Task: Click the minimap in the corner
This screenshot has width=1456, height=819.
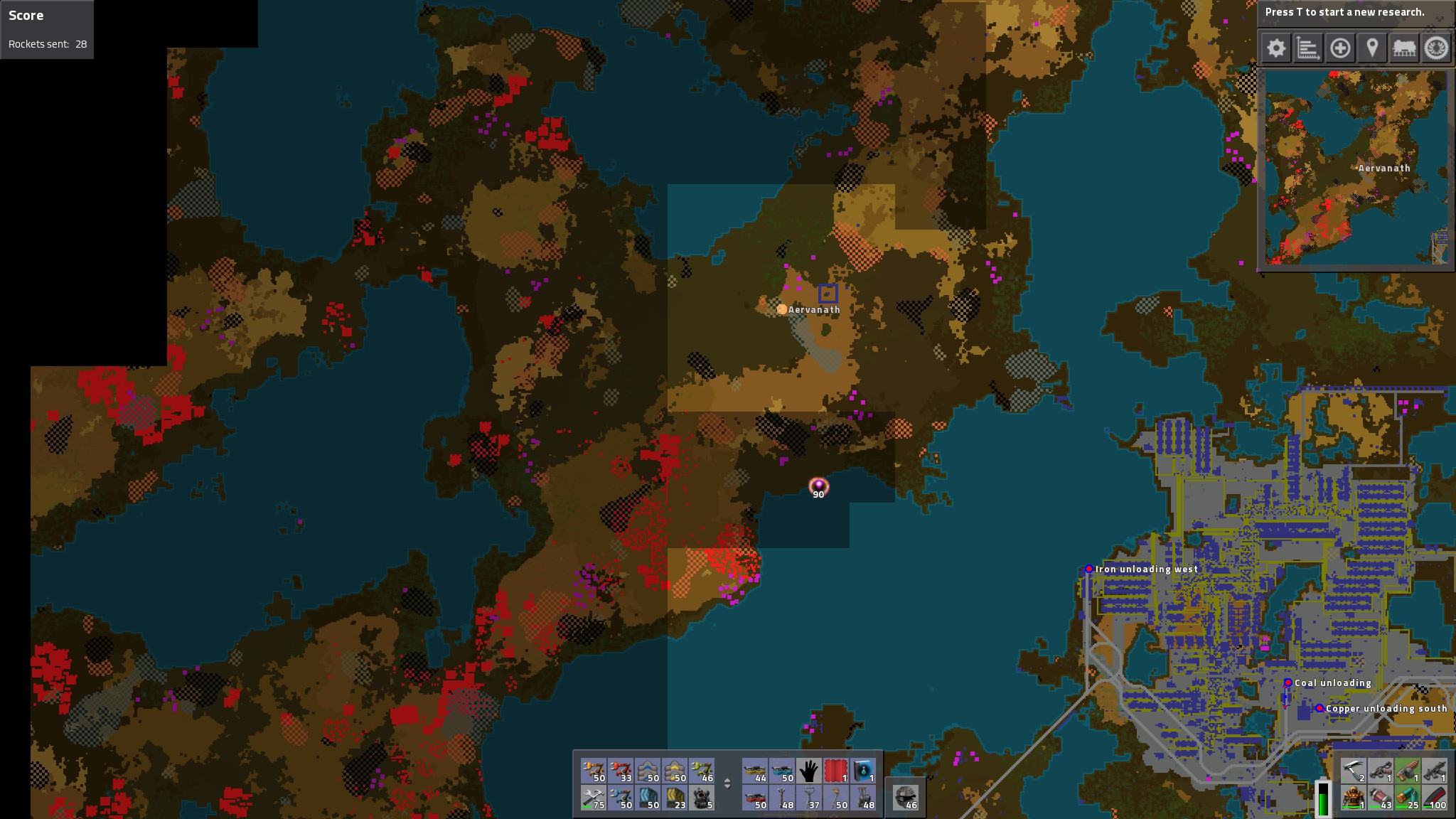Action: tap(1356, 168)
